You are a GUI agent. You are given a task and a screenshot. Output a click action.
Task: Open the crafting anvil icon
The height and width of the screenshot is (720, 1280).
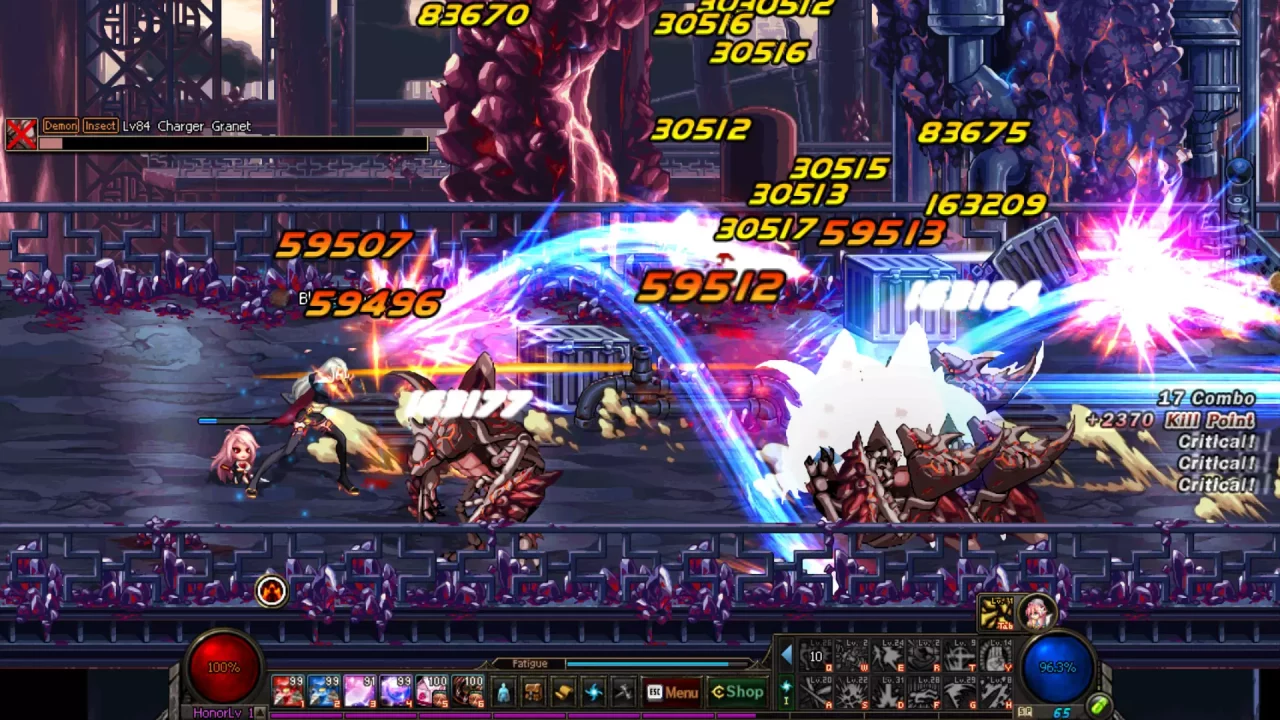click(622, 690)
